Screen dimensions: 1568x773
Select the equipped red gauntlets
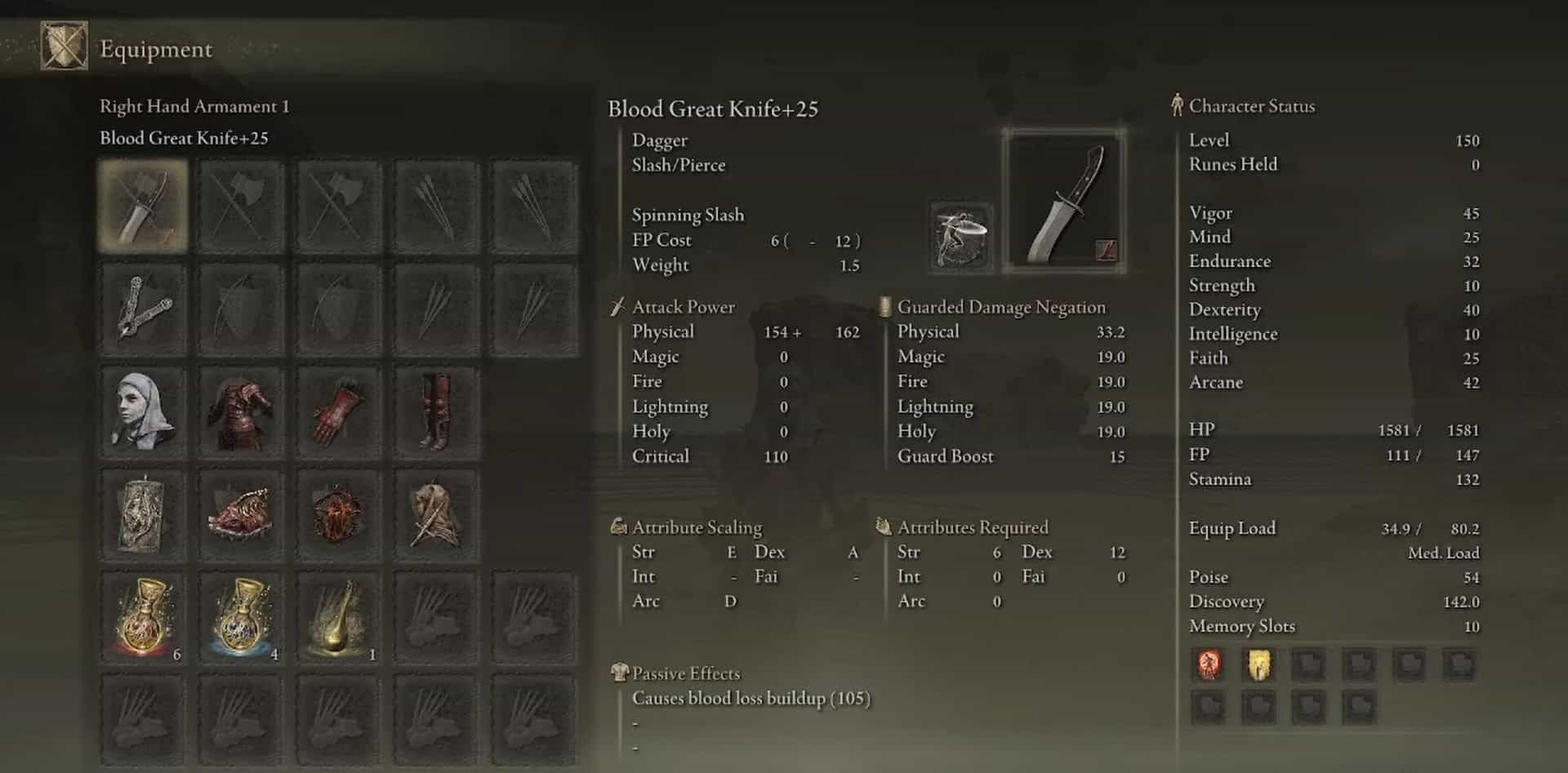[x=339, y=412]
